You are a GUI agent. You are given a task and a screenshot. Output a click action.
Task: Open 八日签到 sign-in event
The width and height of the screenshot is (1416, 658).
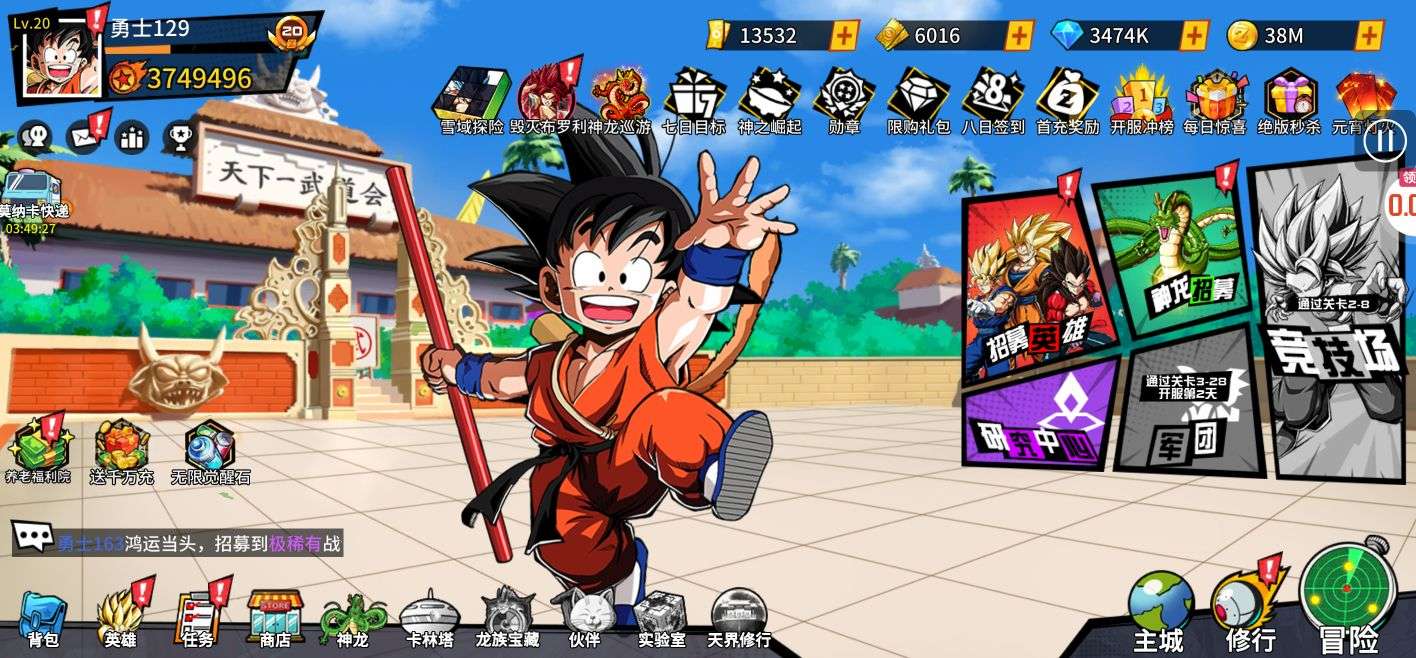pyautogui.click(x=993, y=100)
